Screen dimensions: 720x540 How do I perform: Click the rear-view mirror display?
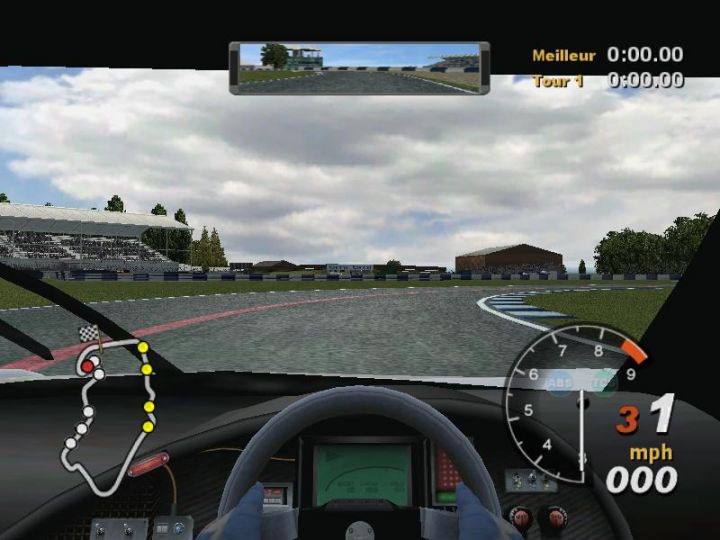(359, 67)
